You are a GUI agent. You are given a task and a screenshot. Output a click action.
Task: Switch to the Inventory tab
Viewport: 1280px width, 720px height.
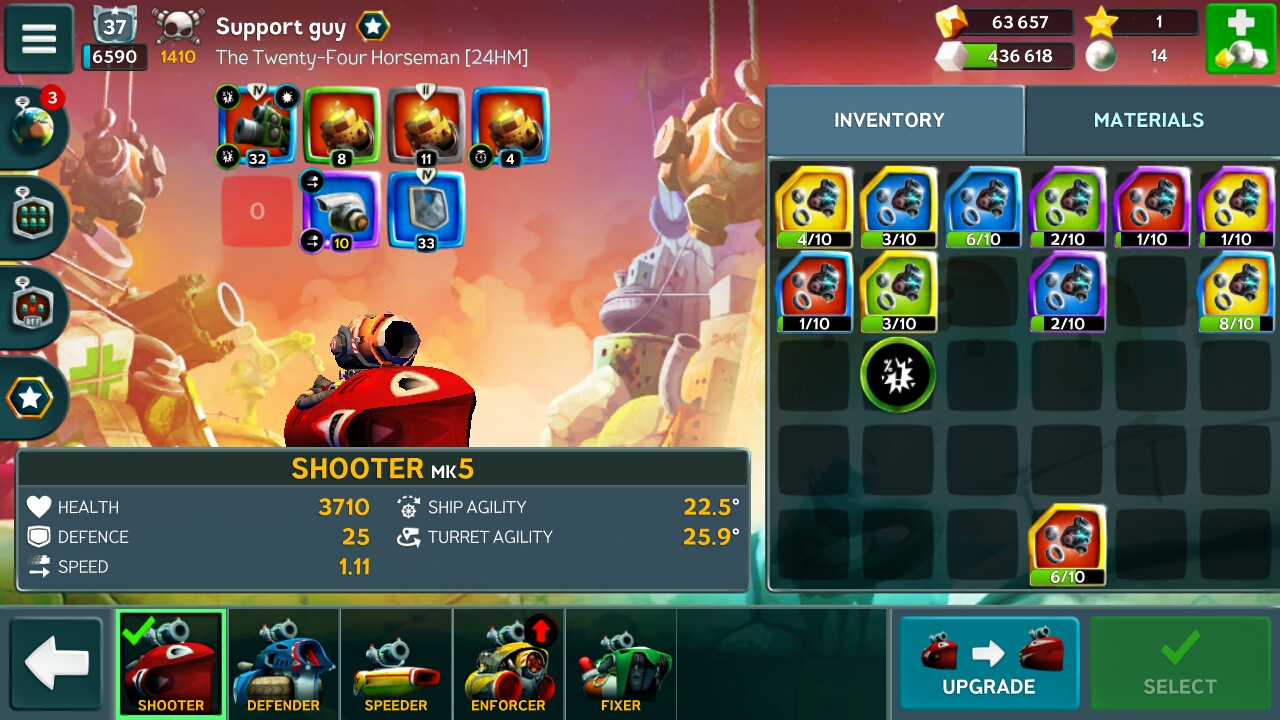tap(889, 120)
